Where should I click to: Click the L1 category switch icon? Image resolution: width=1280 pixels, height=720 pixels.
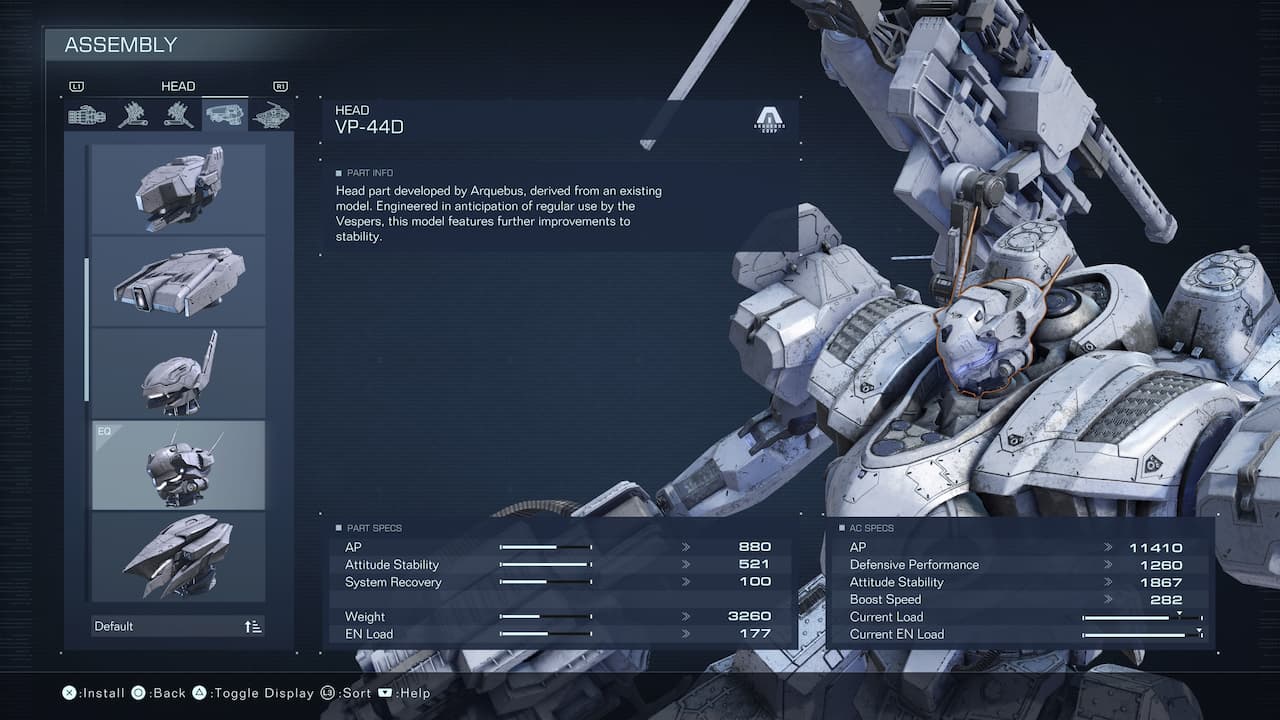[x=78, y=86]
